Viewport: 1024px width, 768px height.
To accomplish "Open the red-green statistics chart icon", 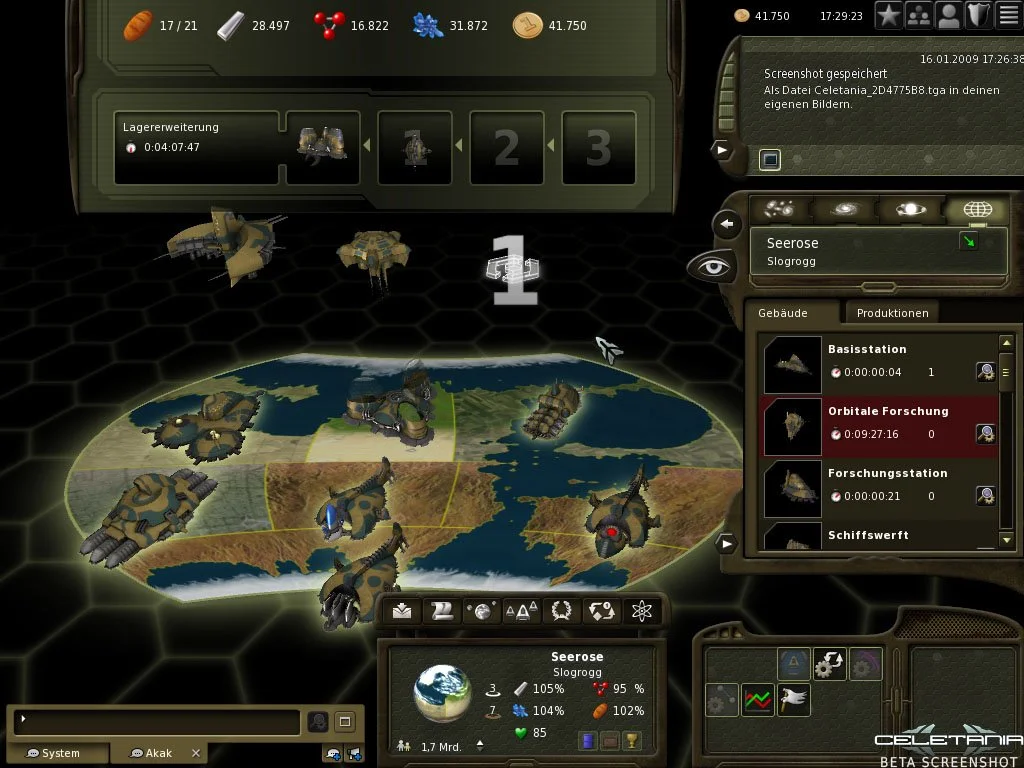I will tap(757, 699).
